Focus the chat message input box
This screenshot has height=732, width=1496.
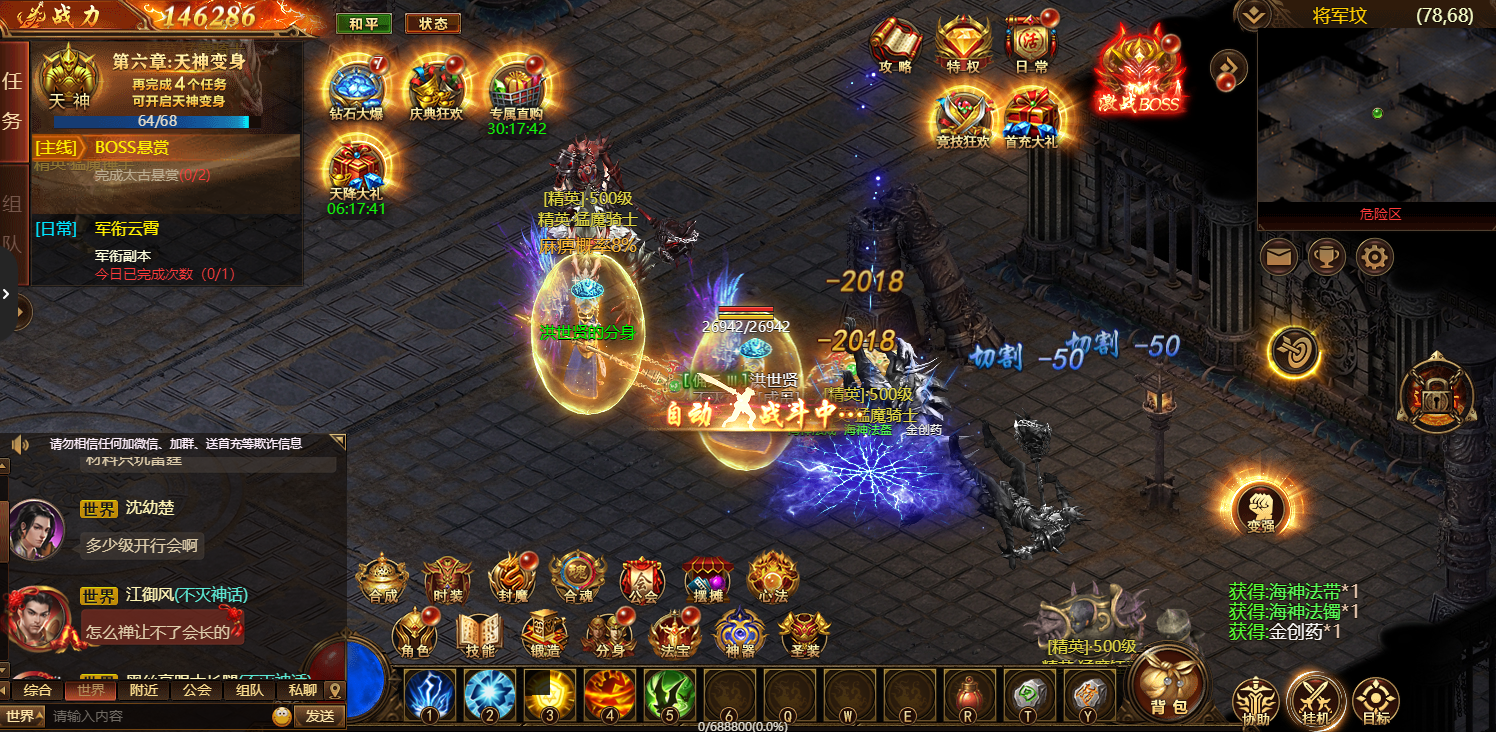[160, 716]
